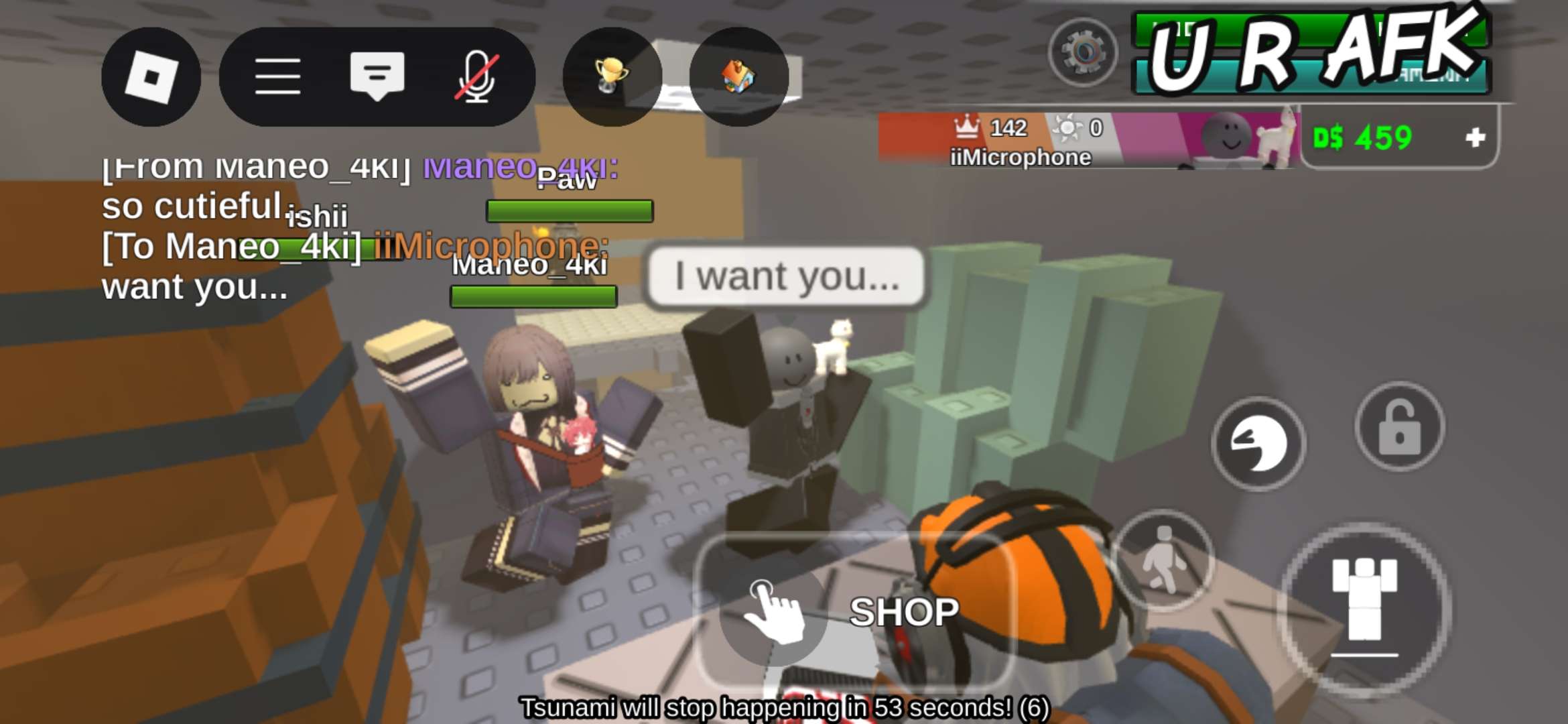Click the plus to add D$ currency

click(1475, 138)
